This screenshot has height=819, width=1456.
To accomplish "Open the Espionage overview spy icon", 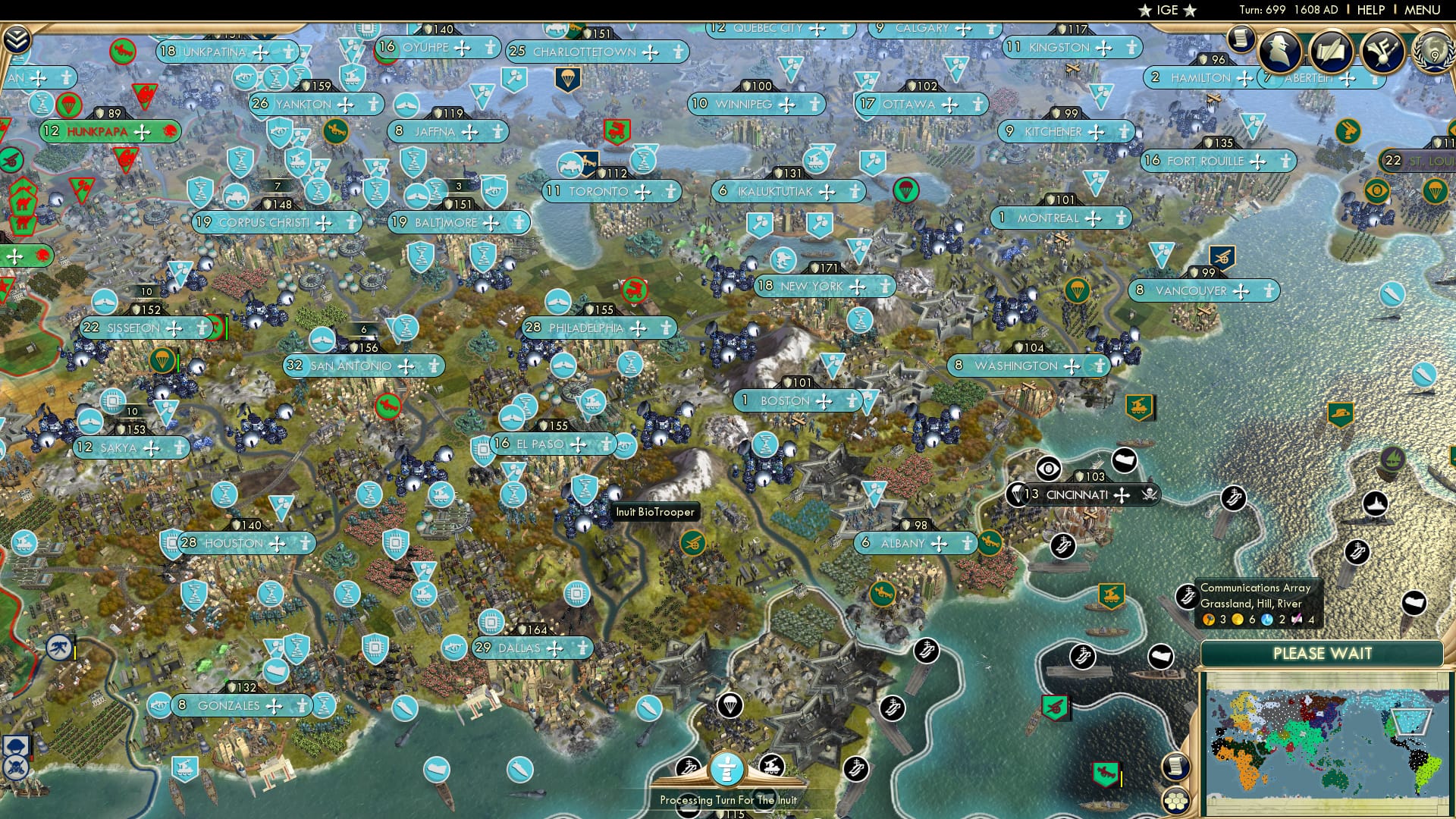I will point(1280,50).
